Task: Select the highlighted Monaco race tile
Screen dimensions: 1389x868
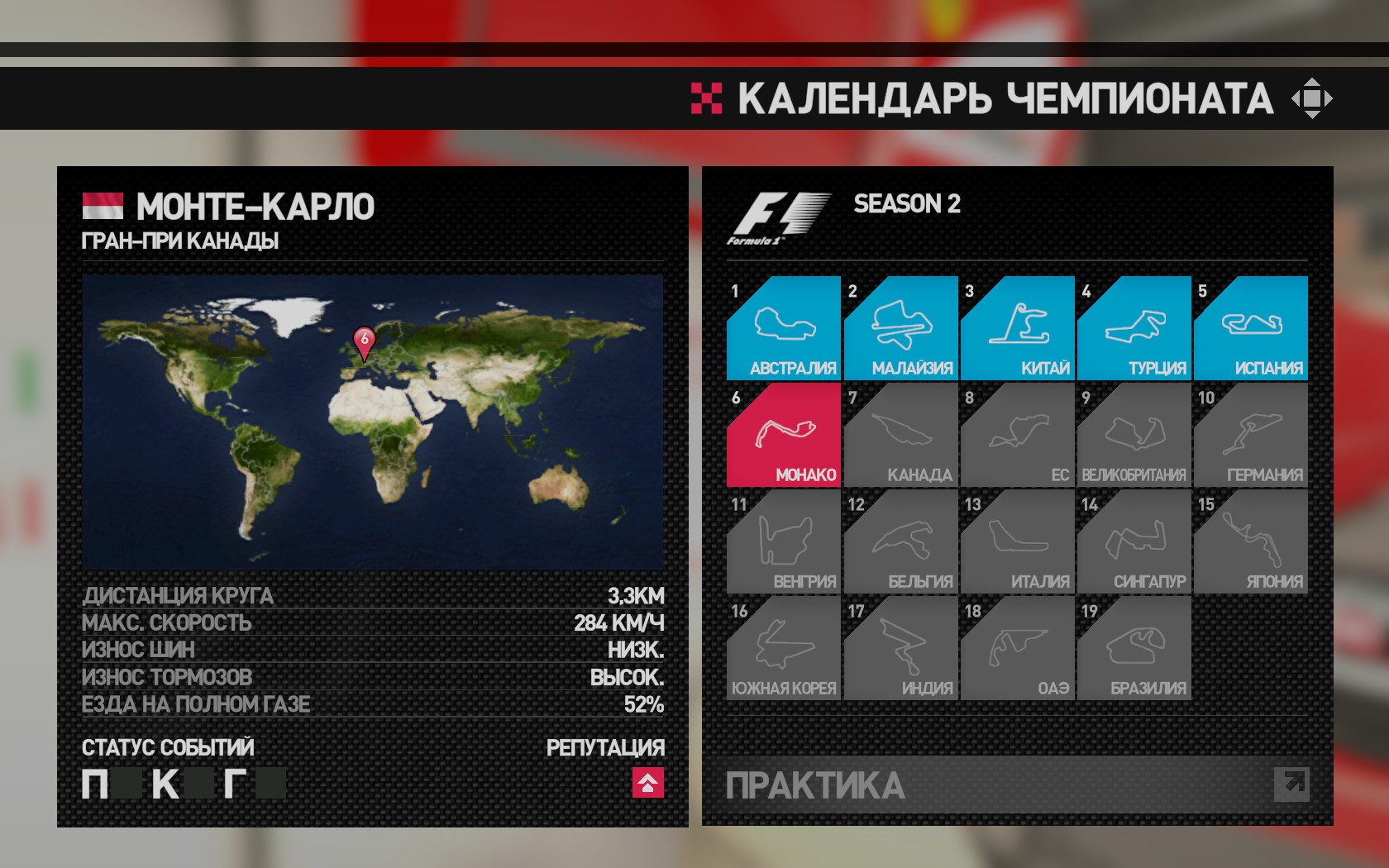Action: click(x=784, y=435)
